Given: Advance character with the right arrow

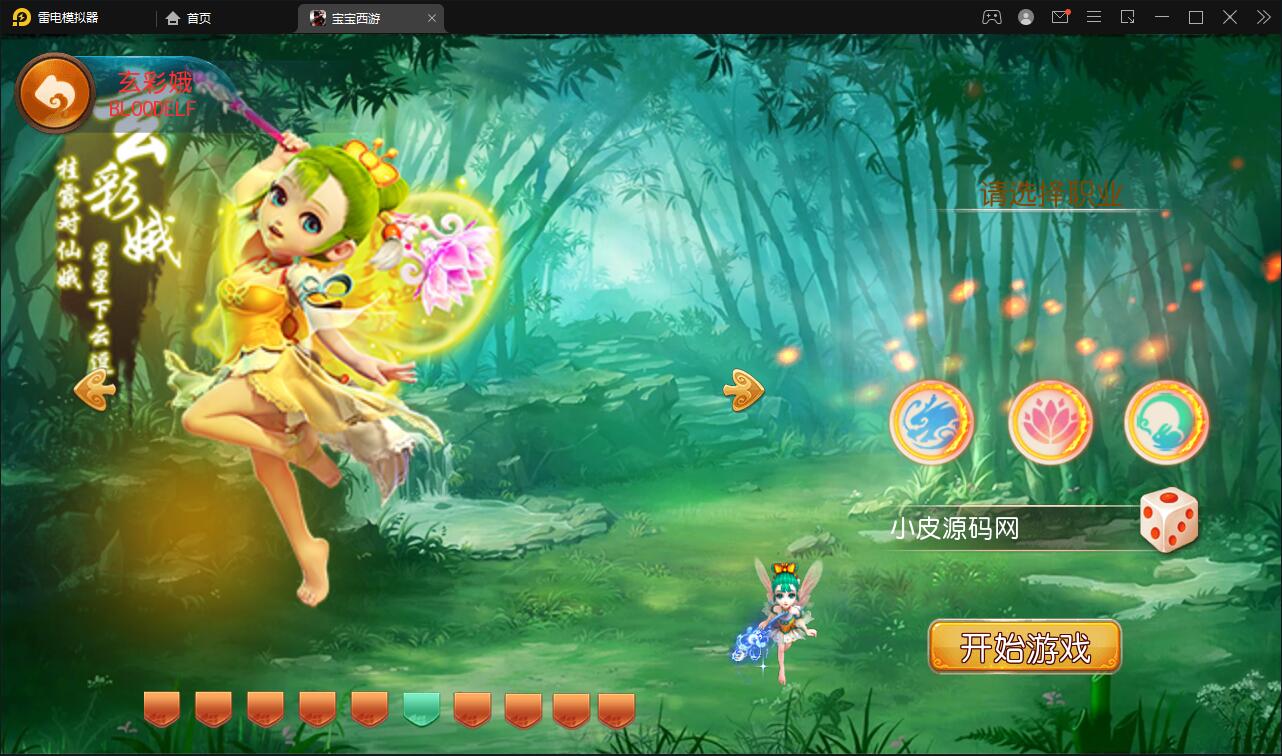Looking at the screenshot, I should [742, 392].
